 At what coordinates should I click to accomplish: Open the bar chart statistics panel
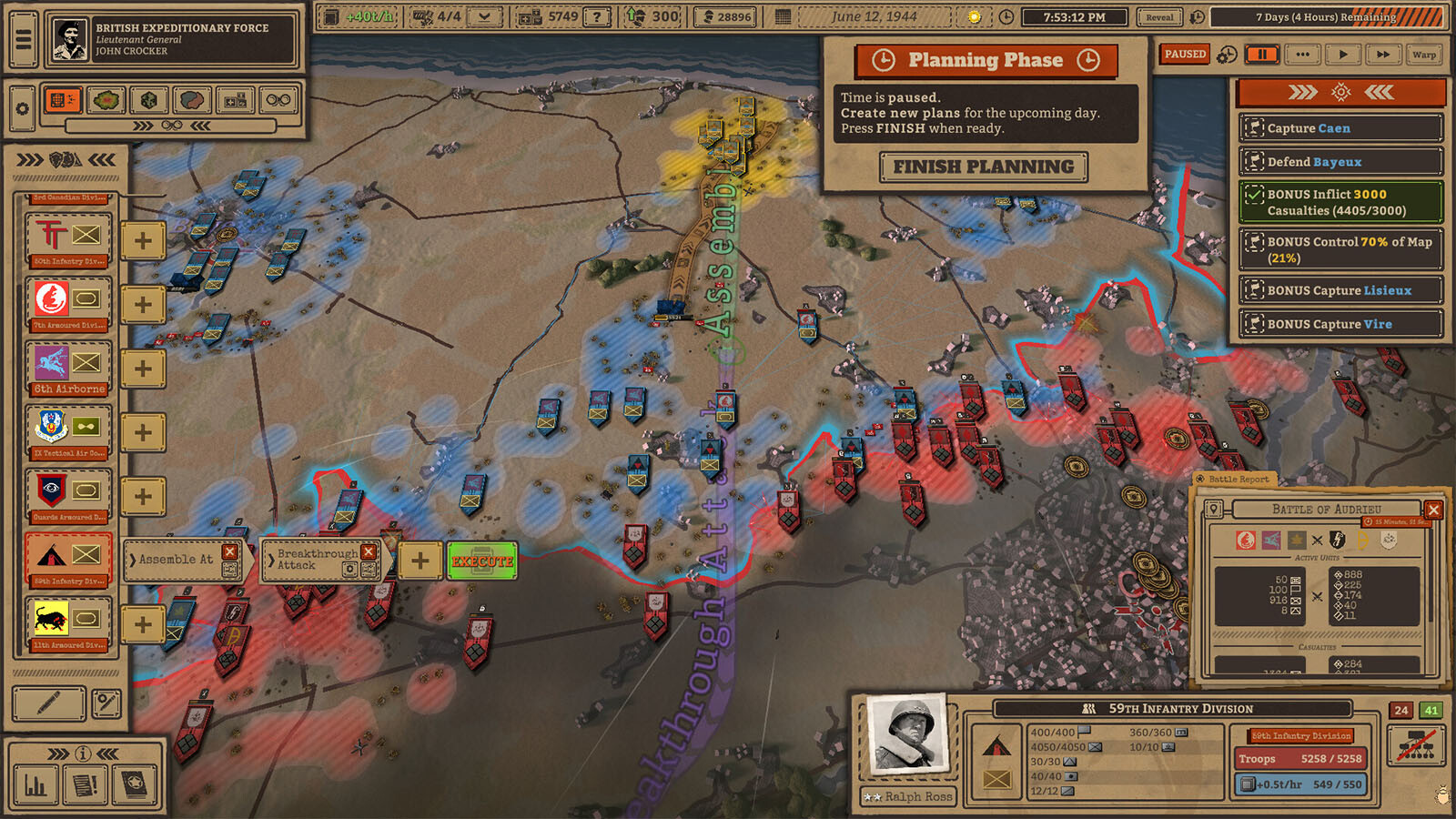pyautogui.click(x=35, y=784)
